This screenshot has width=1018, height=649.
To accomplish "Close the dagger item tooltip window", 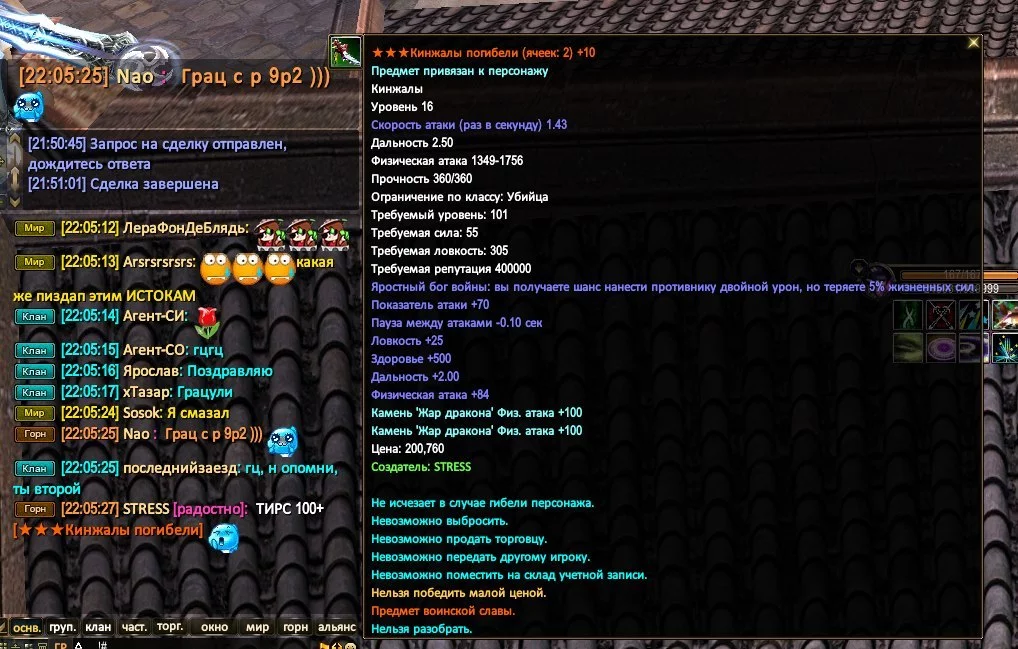I will (973, 43).
